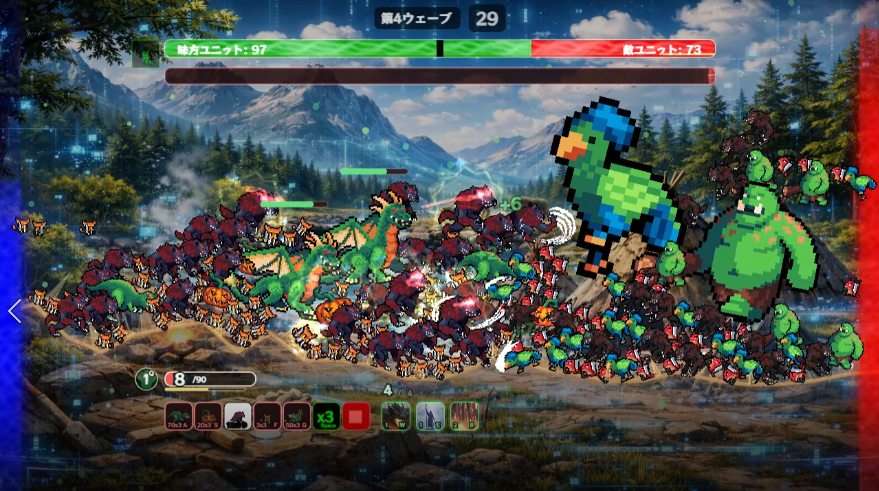Select the red wolf unit slot
Viewport: 879px width, 491px height.
[238, 415]
